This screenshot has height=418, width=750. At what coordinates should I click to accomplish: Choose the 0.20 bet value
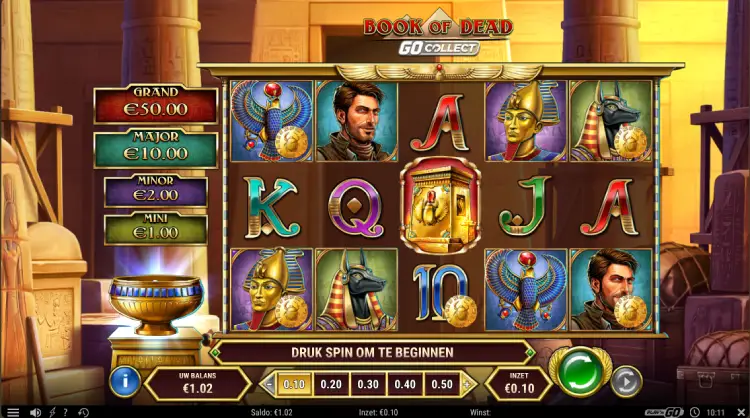click(x=329, y=383)
